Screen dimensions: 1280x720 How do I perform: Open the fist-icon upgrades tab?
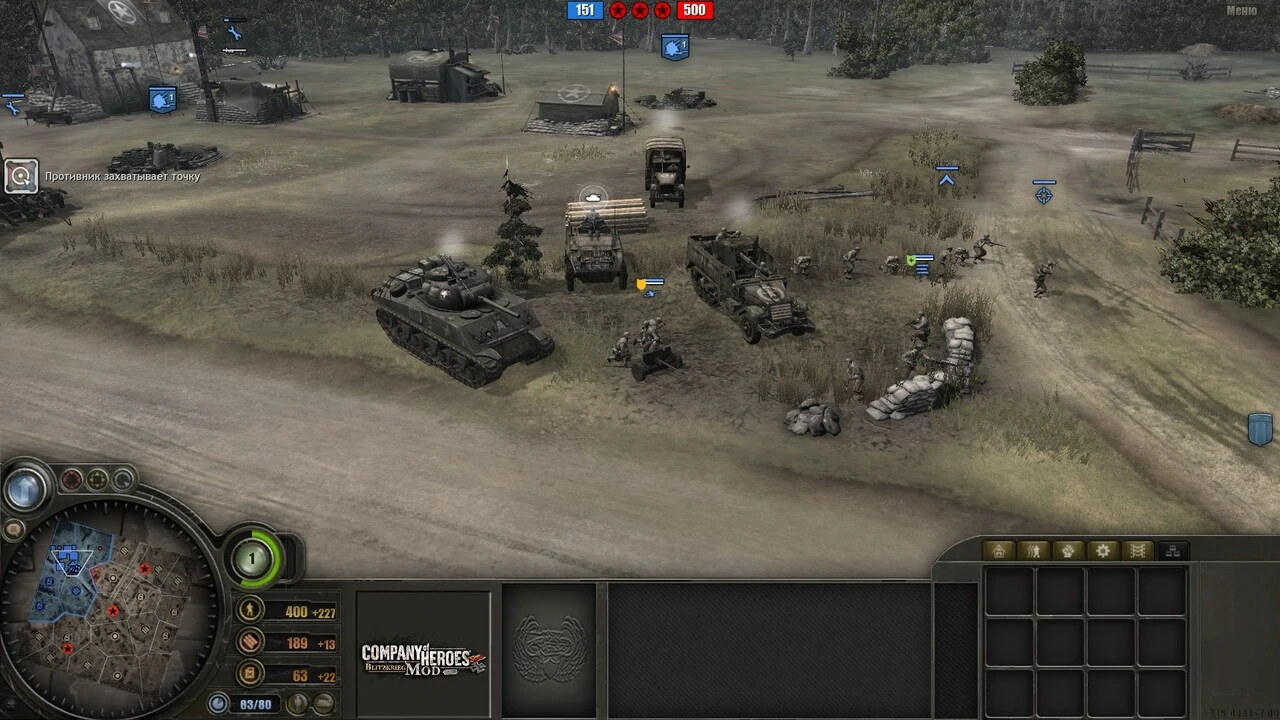click(x=1067, y=550)
